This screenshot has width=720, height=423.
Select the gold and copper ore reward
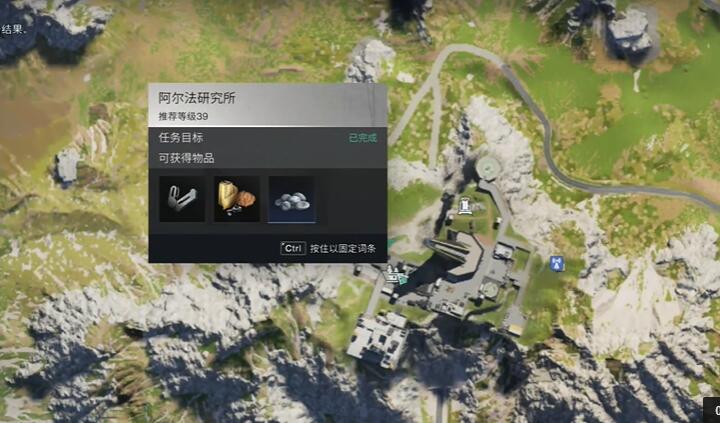237,199
